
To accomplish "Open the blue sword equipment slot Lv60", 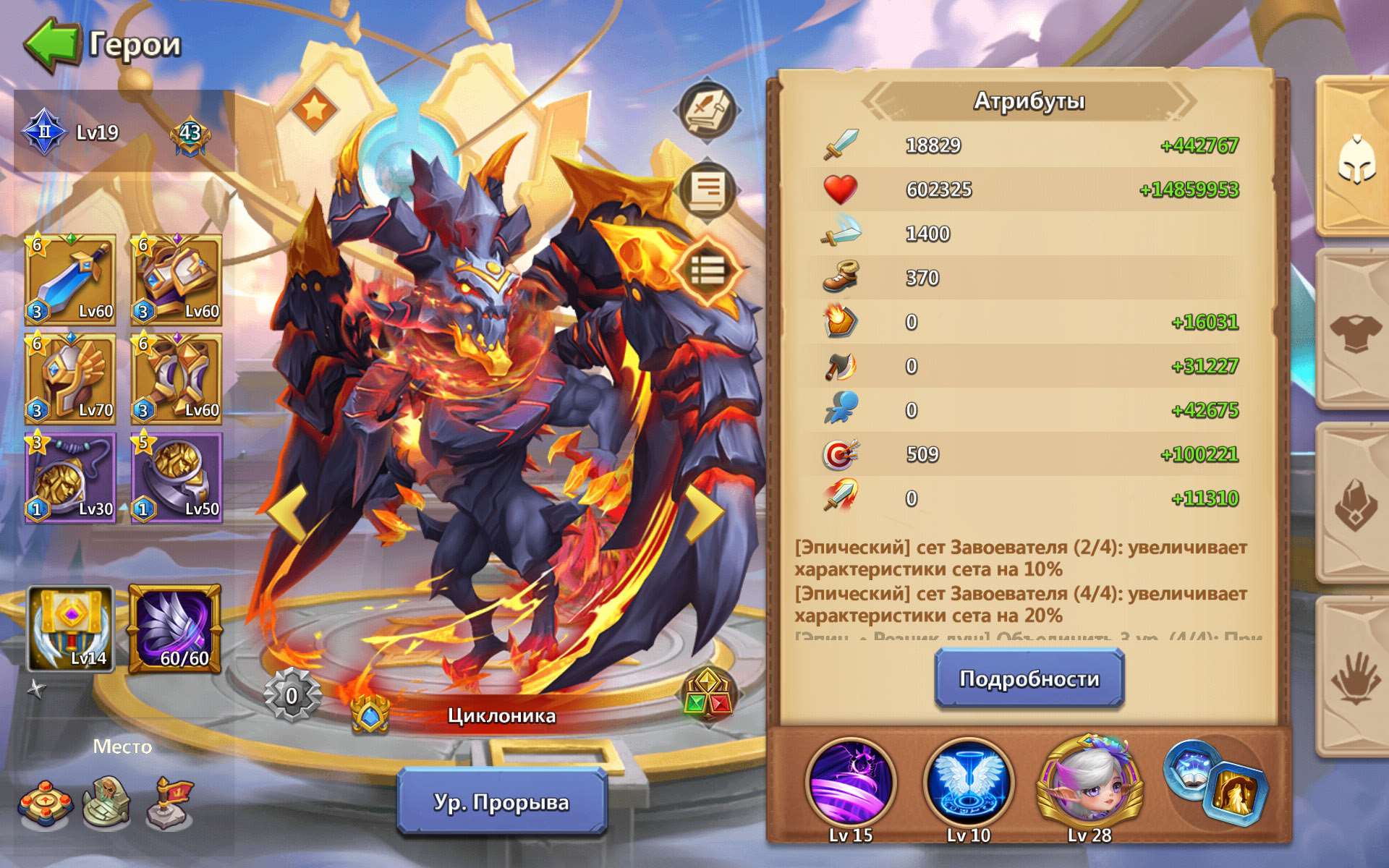I will pos(69,280).
